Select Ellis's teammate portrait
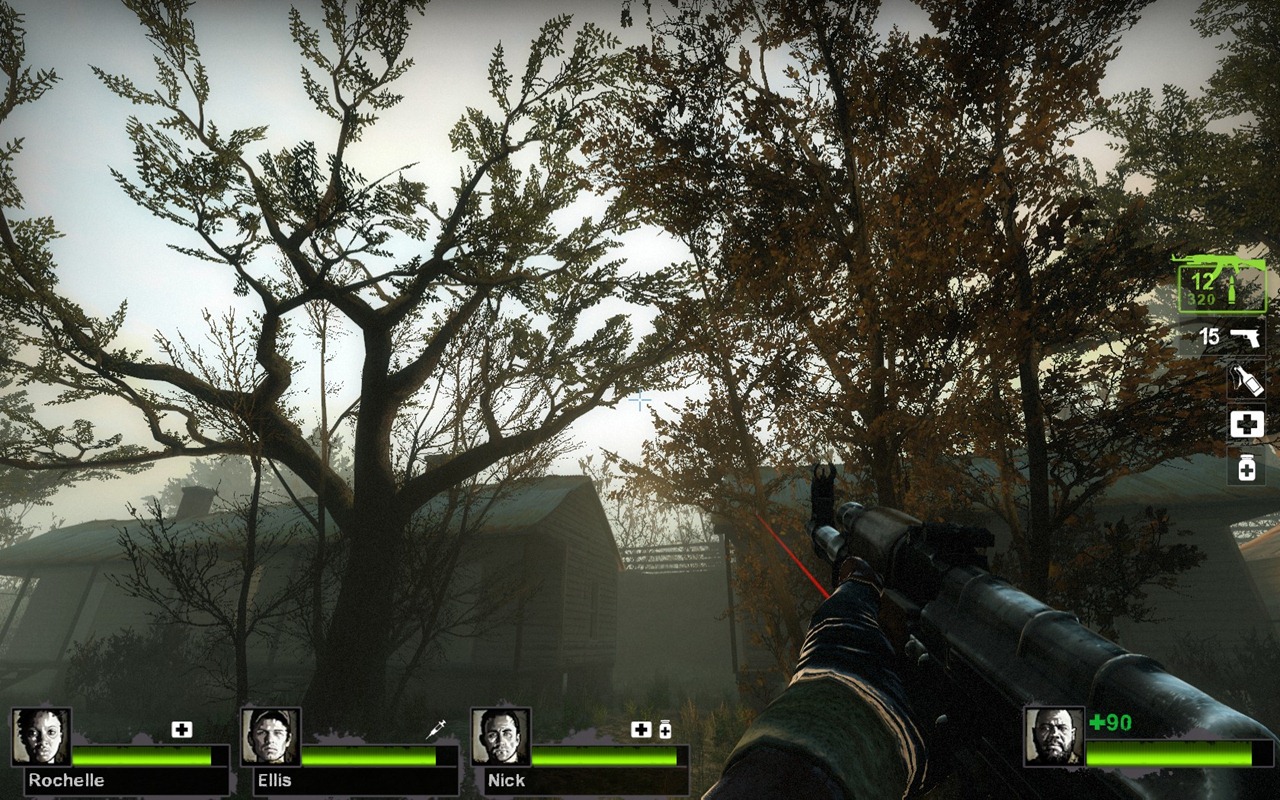The width and height of the screenshot is (1280, 800). (x=271, y=737)
